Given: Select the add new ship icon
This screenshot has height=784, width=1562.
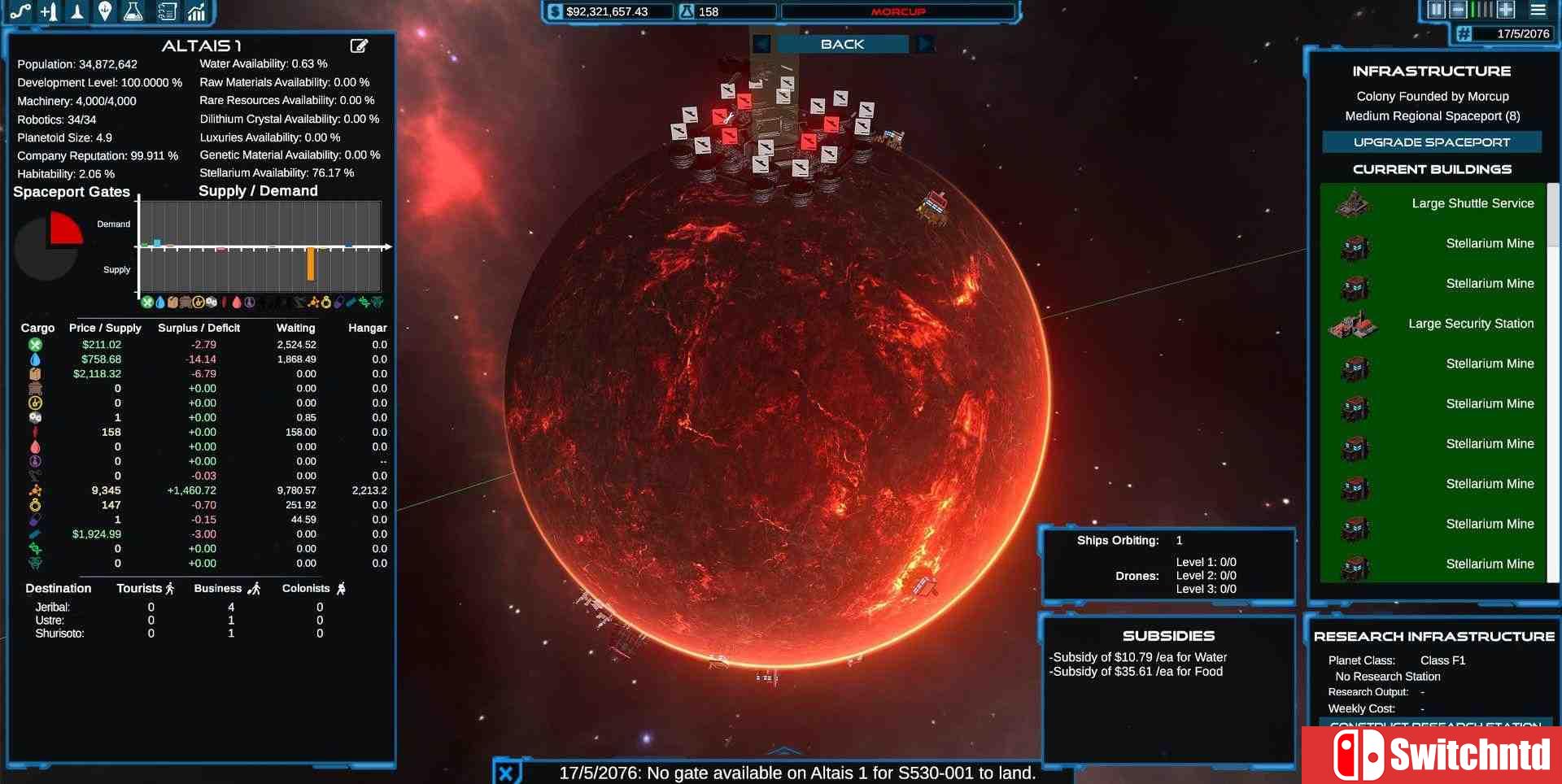Looking at the screenshot, I should pyautogui.click(x=48, y=11).
